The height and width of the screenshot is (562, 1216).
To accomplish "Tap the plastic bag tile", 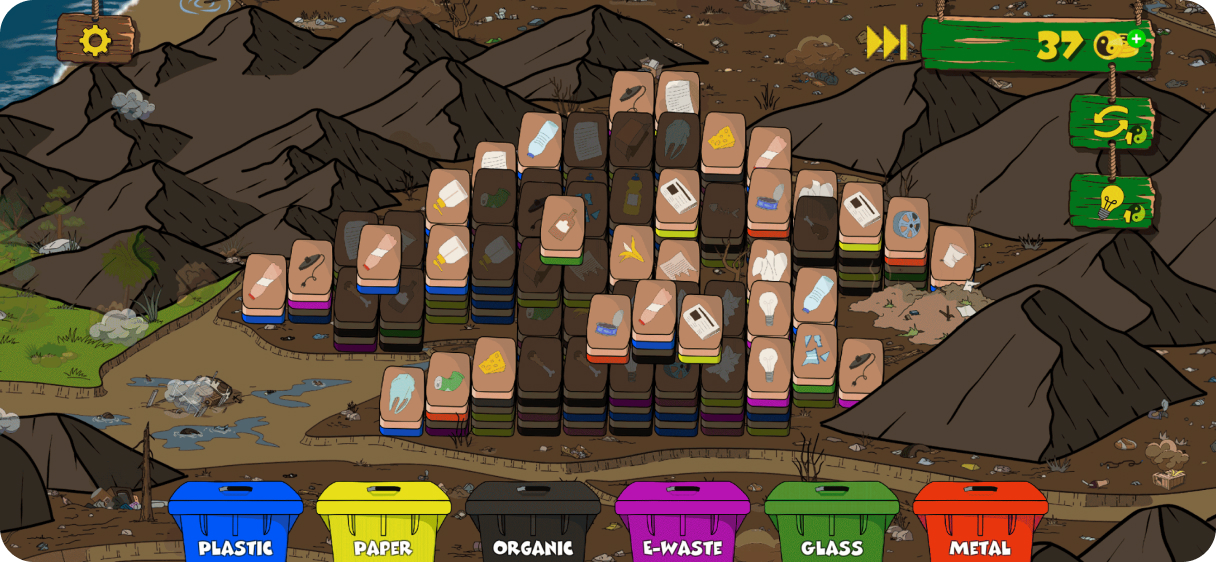I will click(x=402, y=393).
